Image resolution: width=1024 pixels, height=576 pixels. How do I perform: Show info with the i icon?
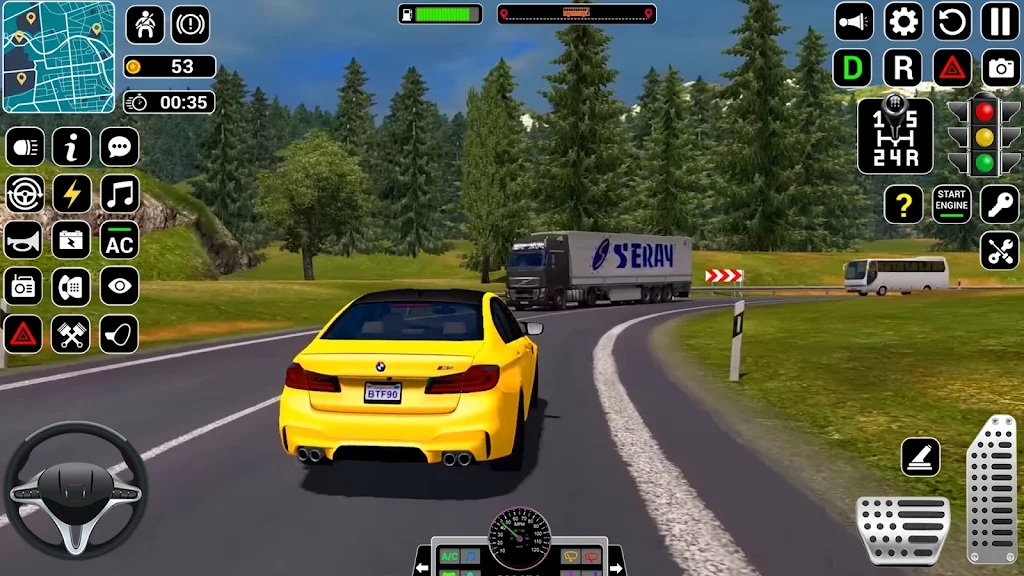[x=72, y=147]
